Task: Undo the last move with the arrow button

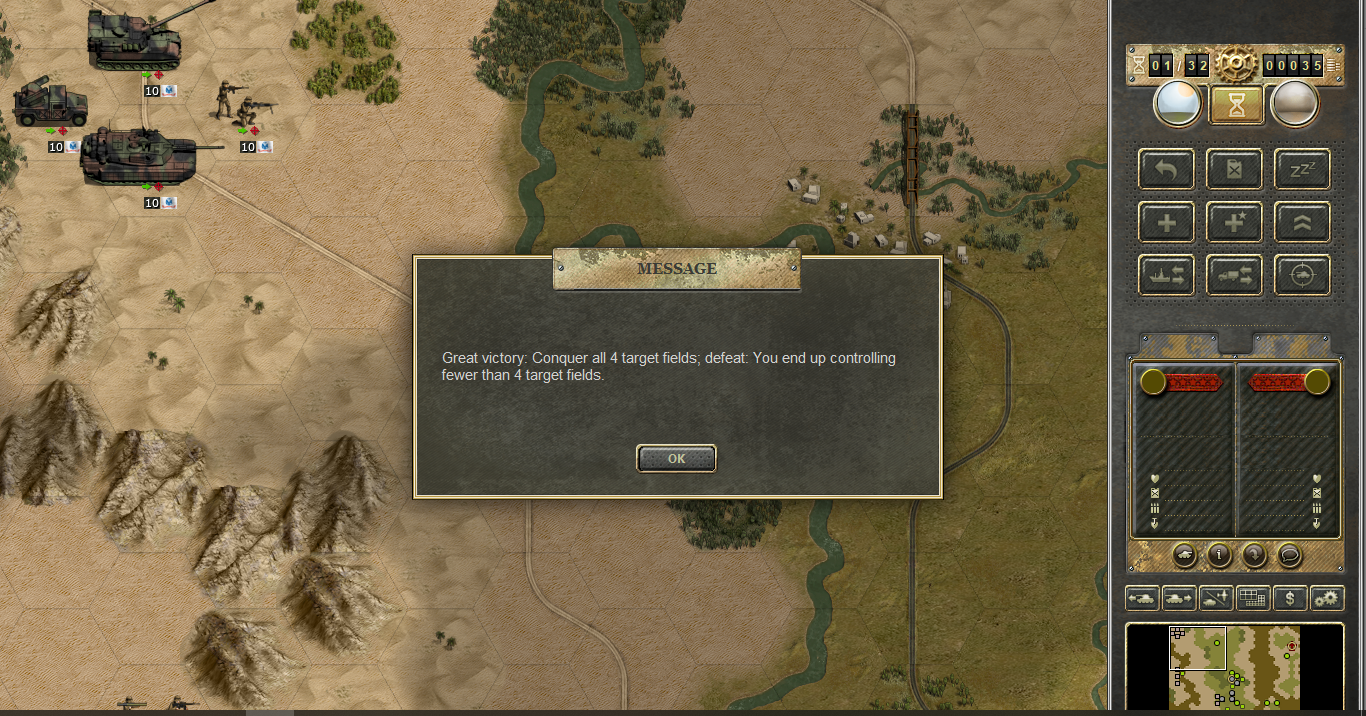Action: pos(1167,170)
